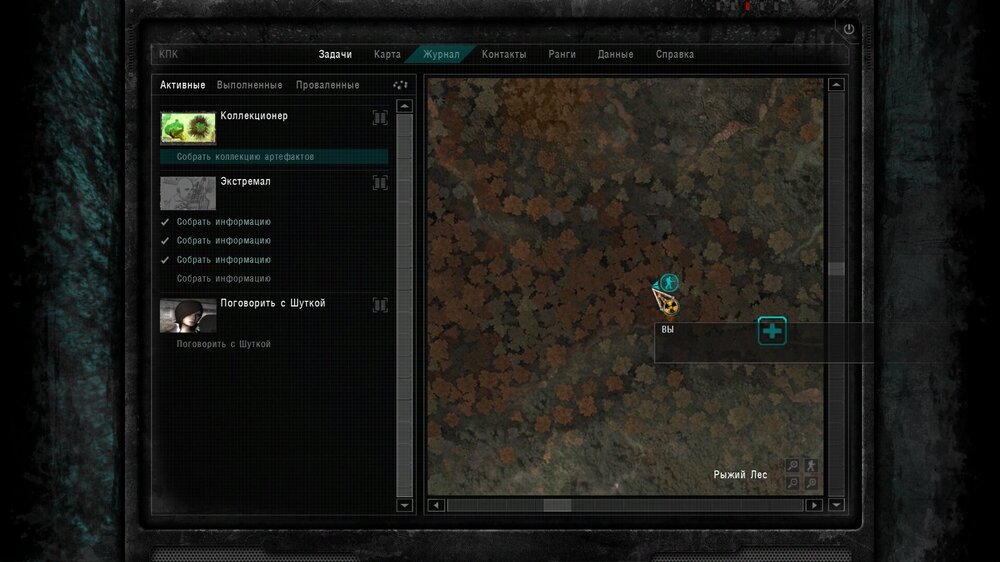Open the Справка help tab

click(675, 54)
